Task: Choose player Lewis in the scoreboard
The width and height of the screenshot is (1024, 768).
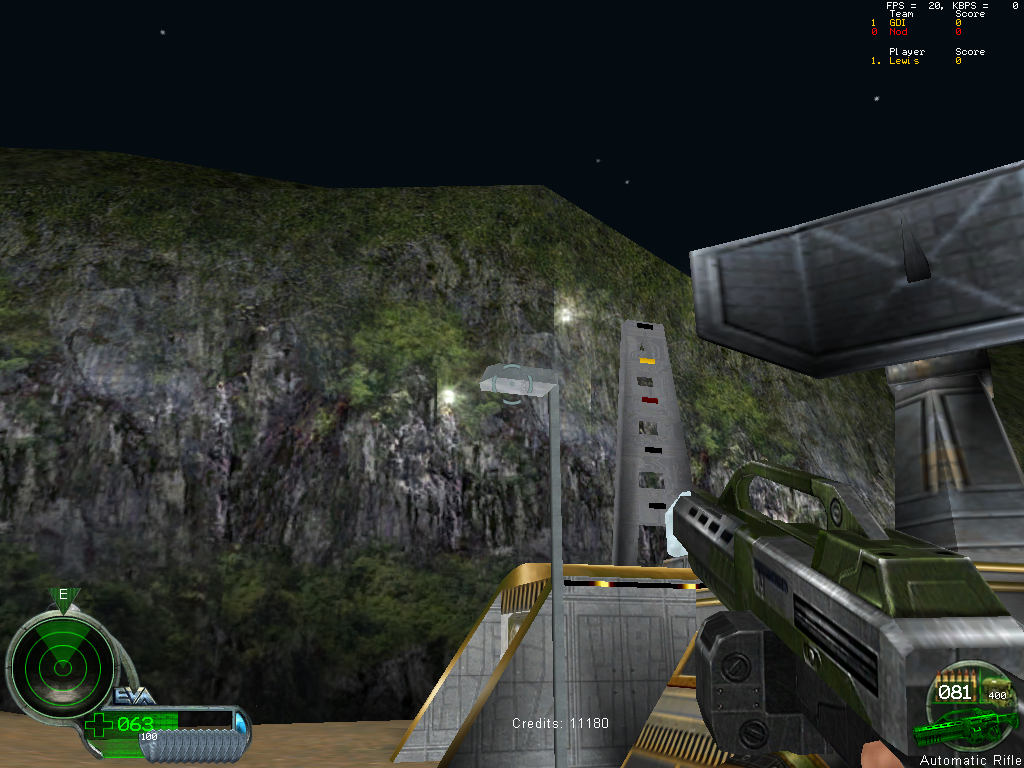Action: pyautogui.click(x=903, y=61)
